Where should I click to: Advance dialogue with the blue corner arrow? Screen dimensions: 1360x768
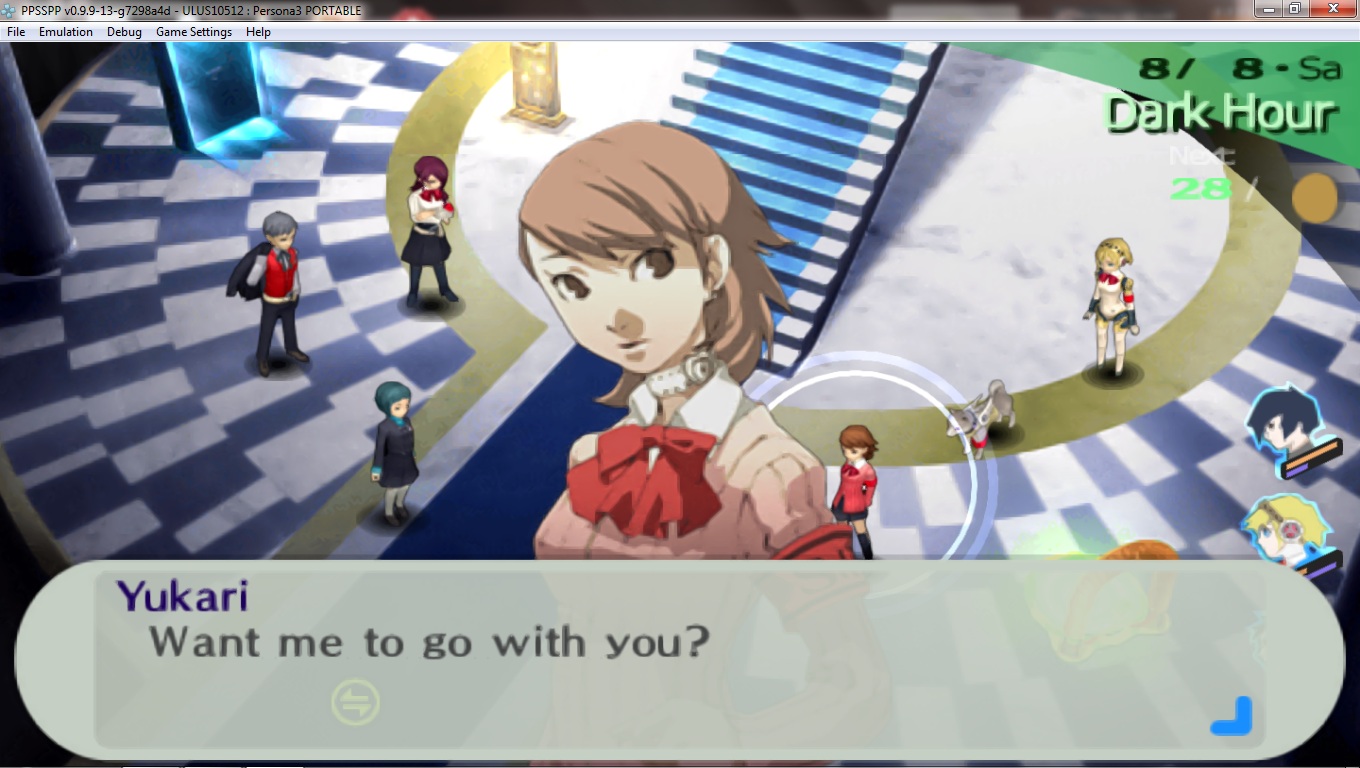tap(1232, 716)
